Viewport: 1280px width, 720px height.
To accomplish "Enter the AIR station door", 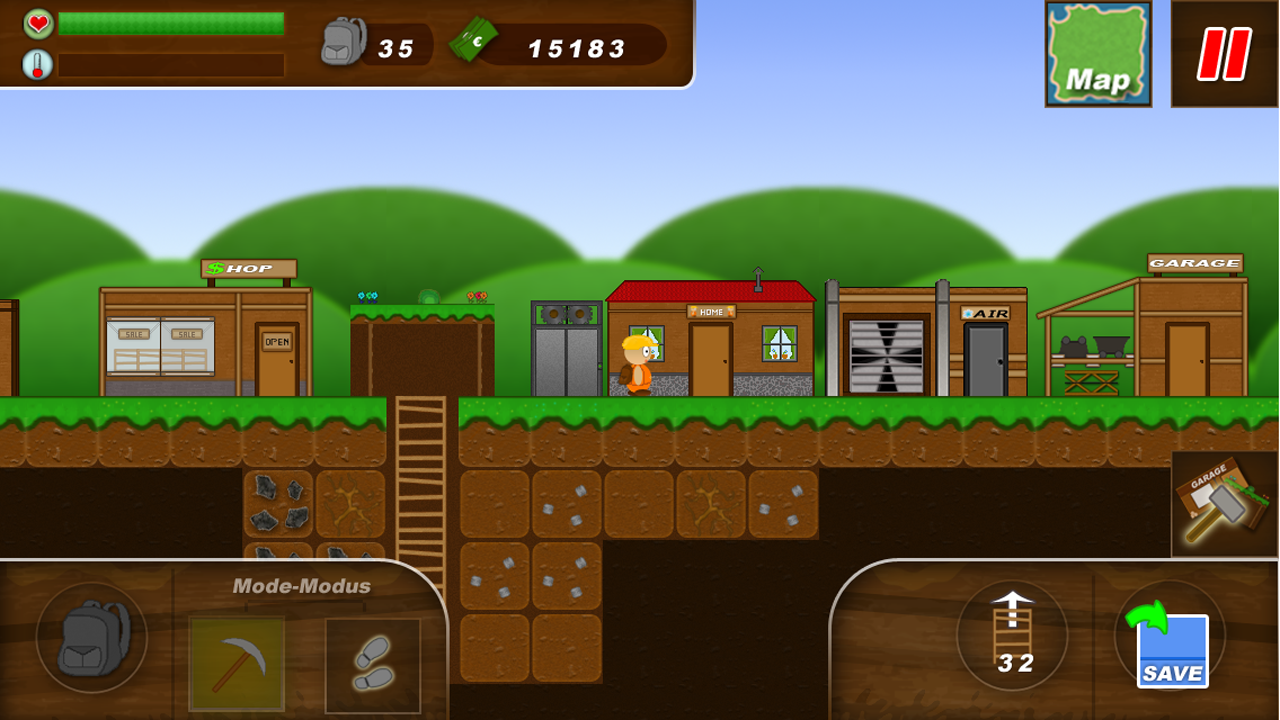I will click(985, 360).
